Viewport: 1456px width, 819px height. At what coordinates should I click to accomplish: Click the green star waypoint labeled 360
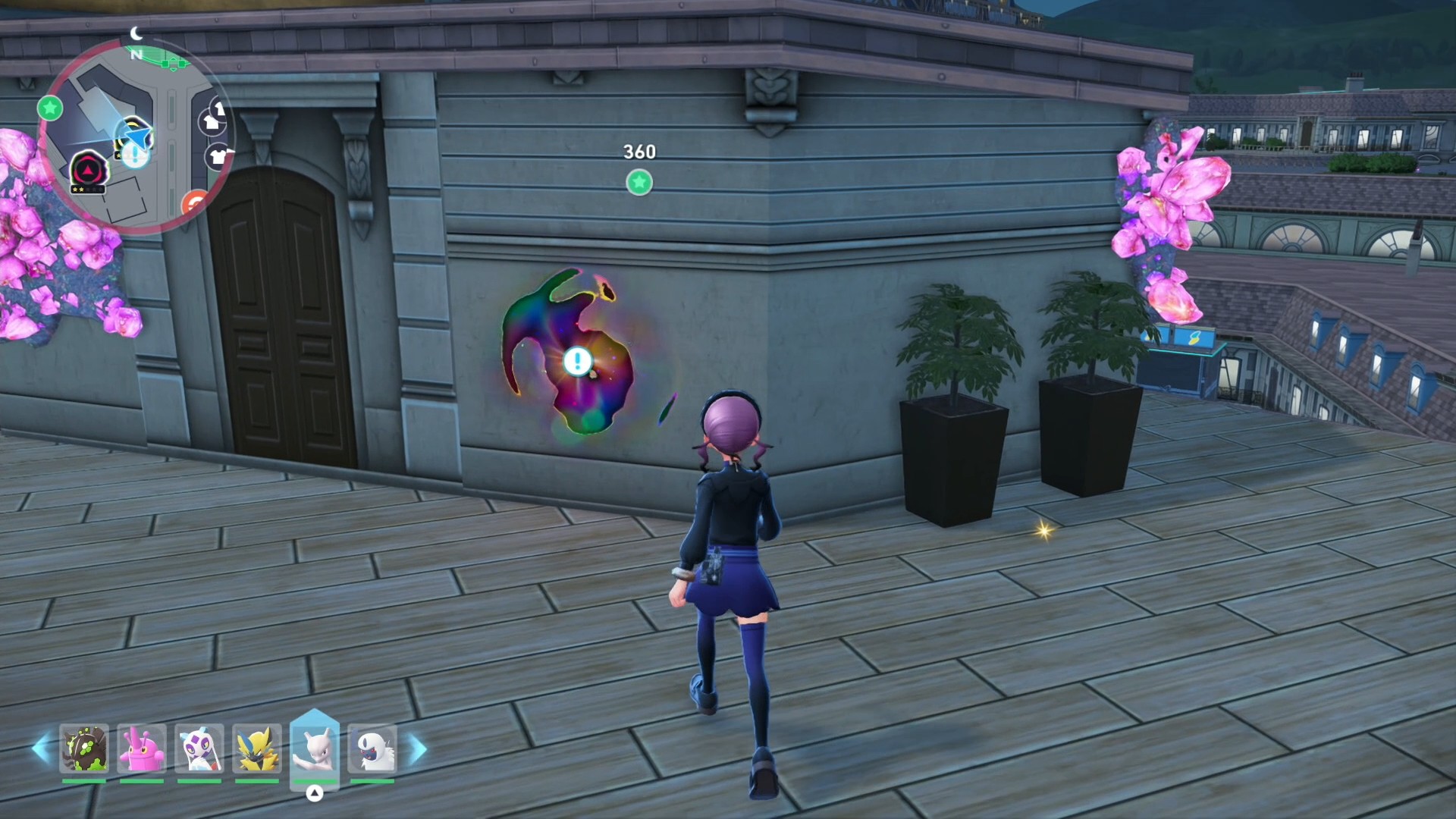[x=639, y=182]
